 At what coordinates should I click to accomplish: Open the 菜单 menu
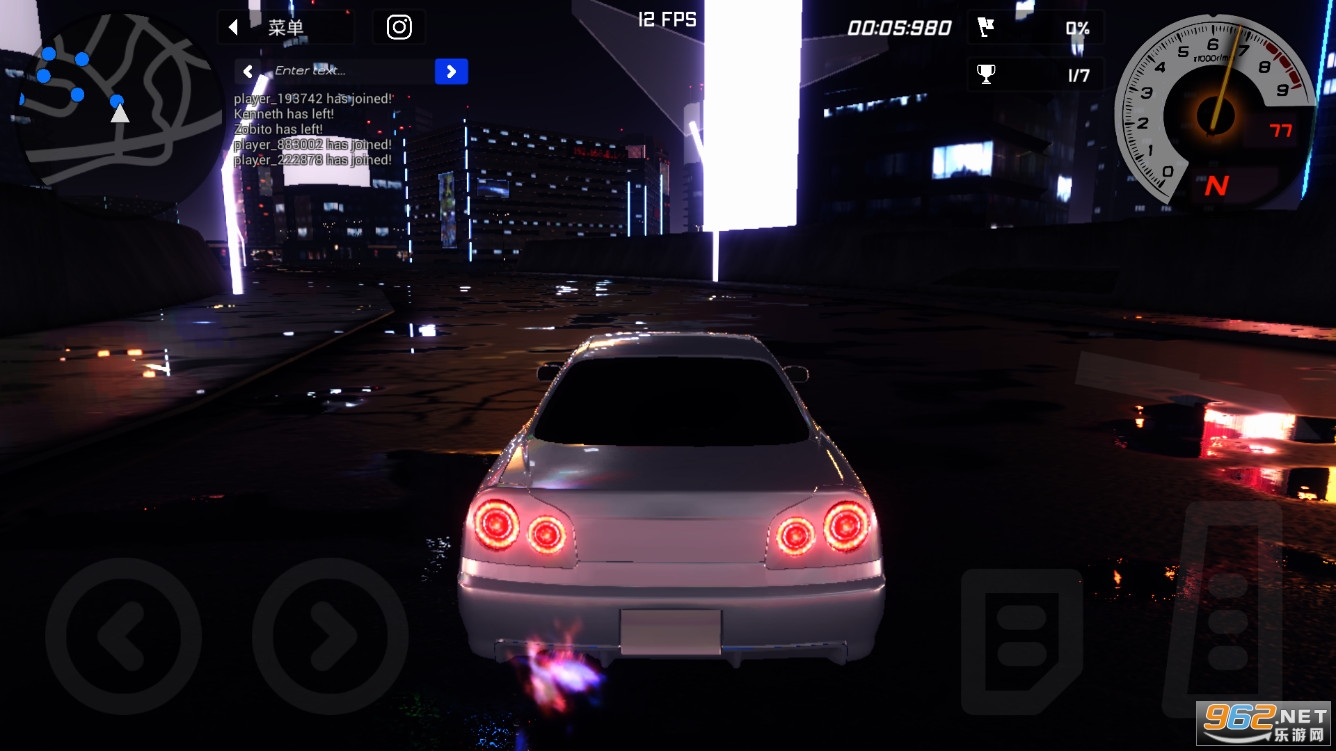(288, 27)
